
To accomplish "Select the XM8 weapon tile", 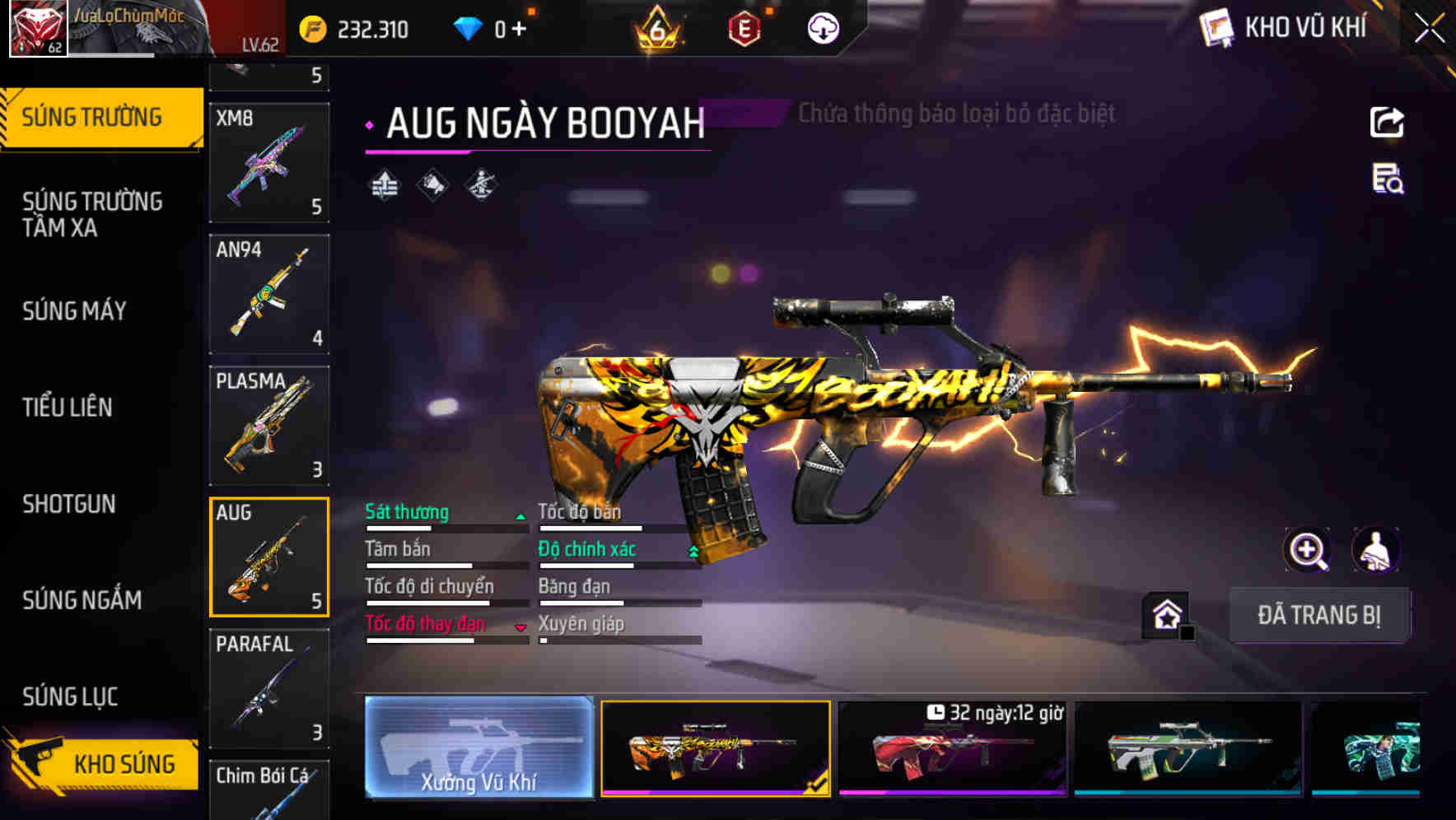I will tap(269, 162).
